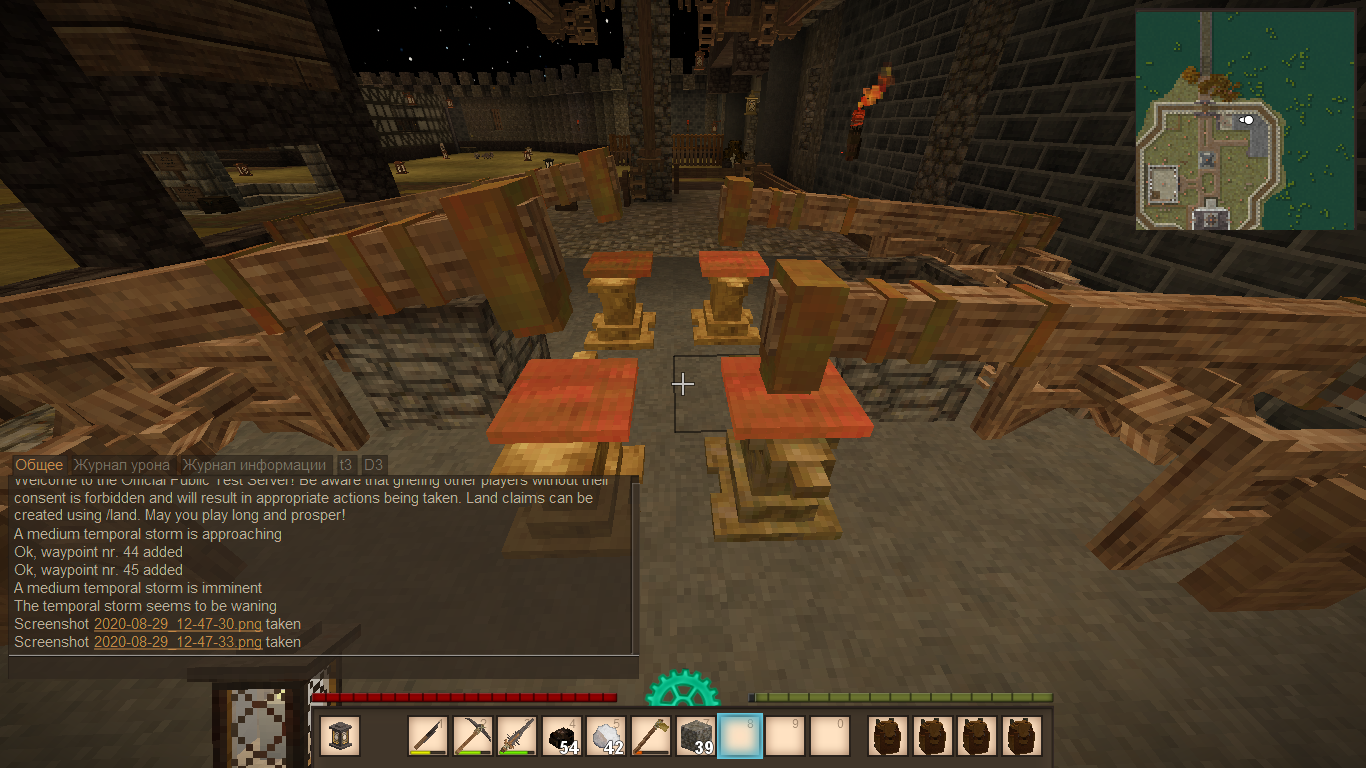Switch to the D3 chat tab
This screenshot has width=1366, height=768.
click(373, 465)
